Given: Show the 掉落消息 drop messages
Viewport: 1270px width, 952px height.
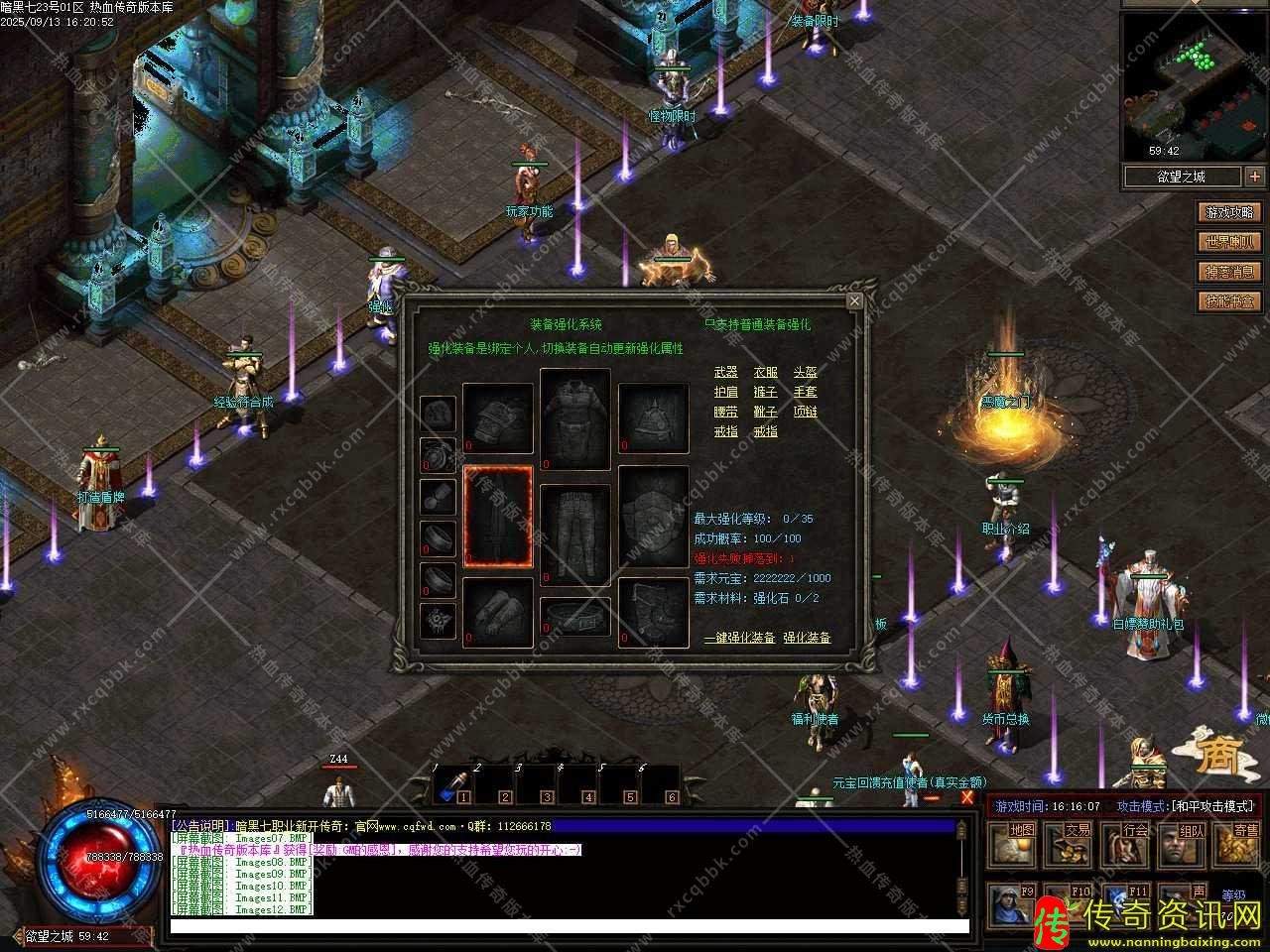Looking at the screenshot, I should click(x=1229, y=272).
